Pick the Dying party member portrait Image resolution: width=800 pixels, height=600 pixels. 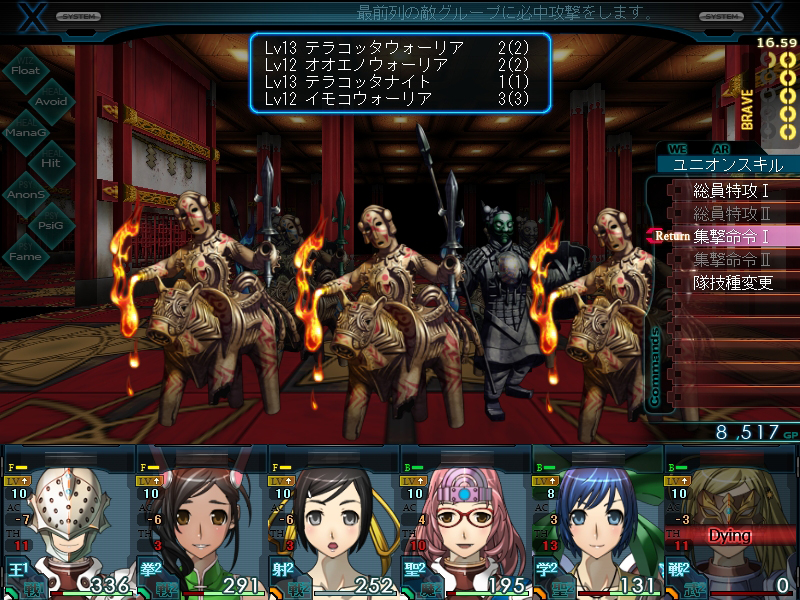pos(729,525)
